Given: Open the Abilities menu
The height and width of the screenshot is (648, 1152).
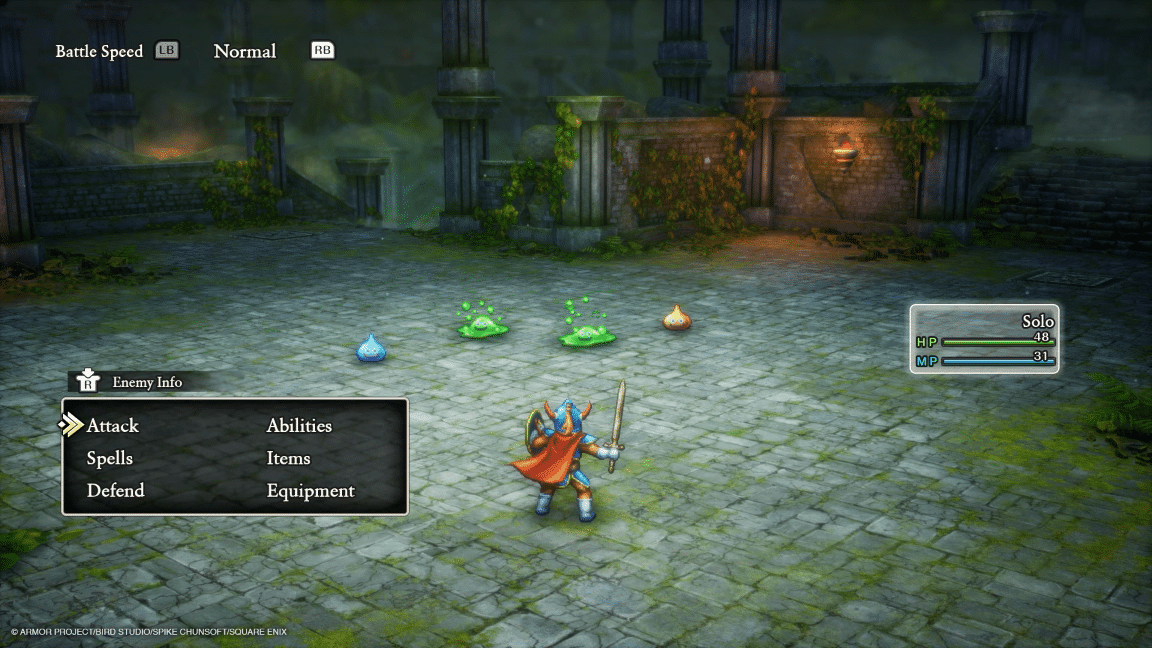Looking at the screenshot, I should [x=299, y=426].
